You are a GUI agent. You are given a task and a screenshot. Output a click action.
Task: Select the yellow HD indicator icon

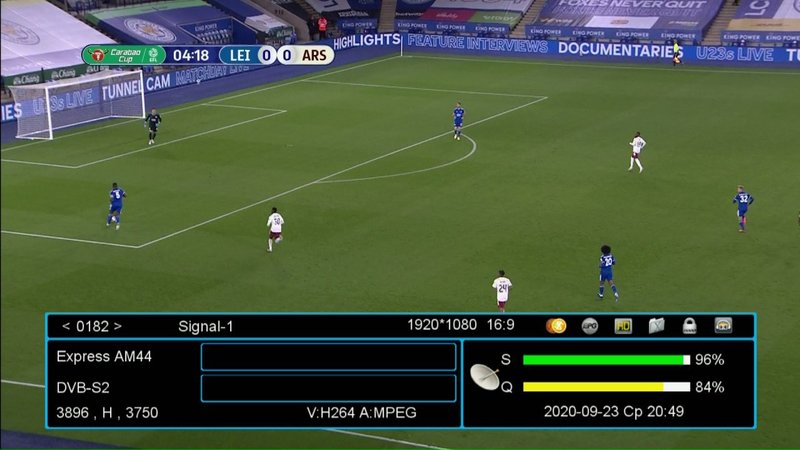click(x=623, y=325)
